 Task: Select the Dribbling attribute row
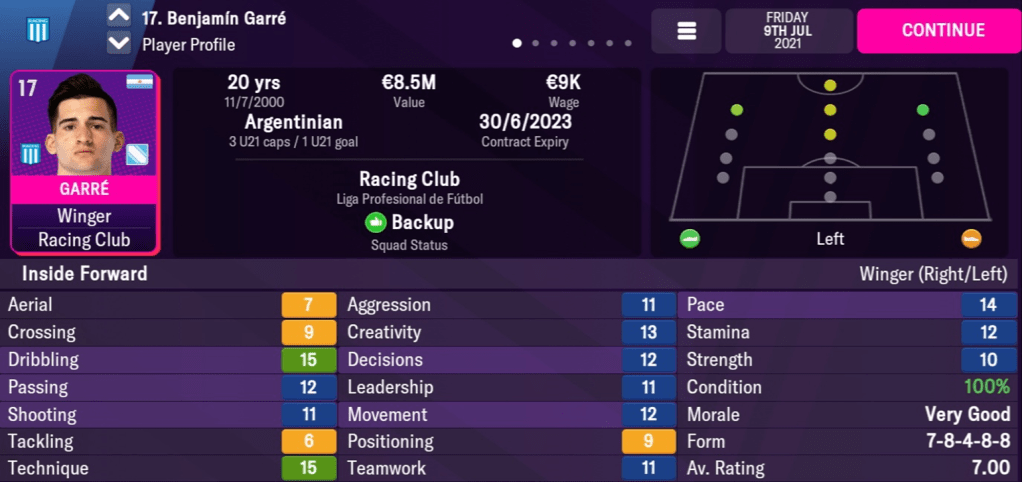[x=170, y=360]
